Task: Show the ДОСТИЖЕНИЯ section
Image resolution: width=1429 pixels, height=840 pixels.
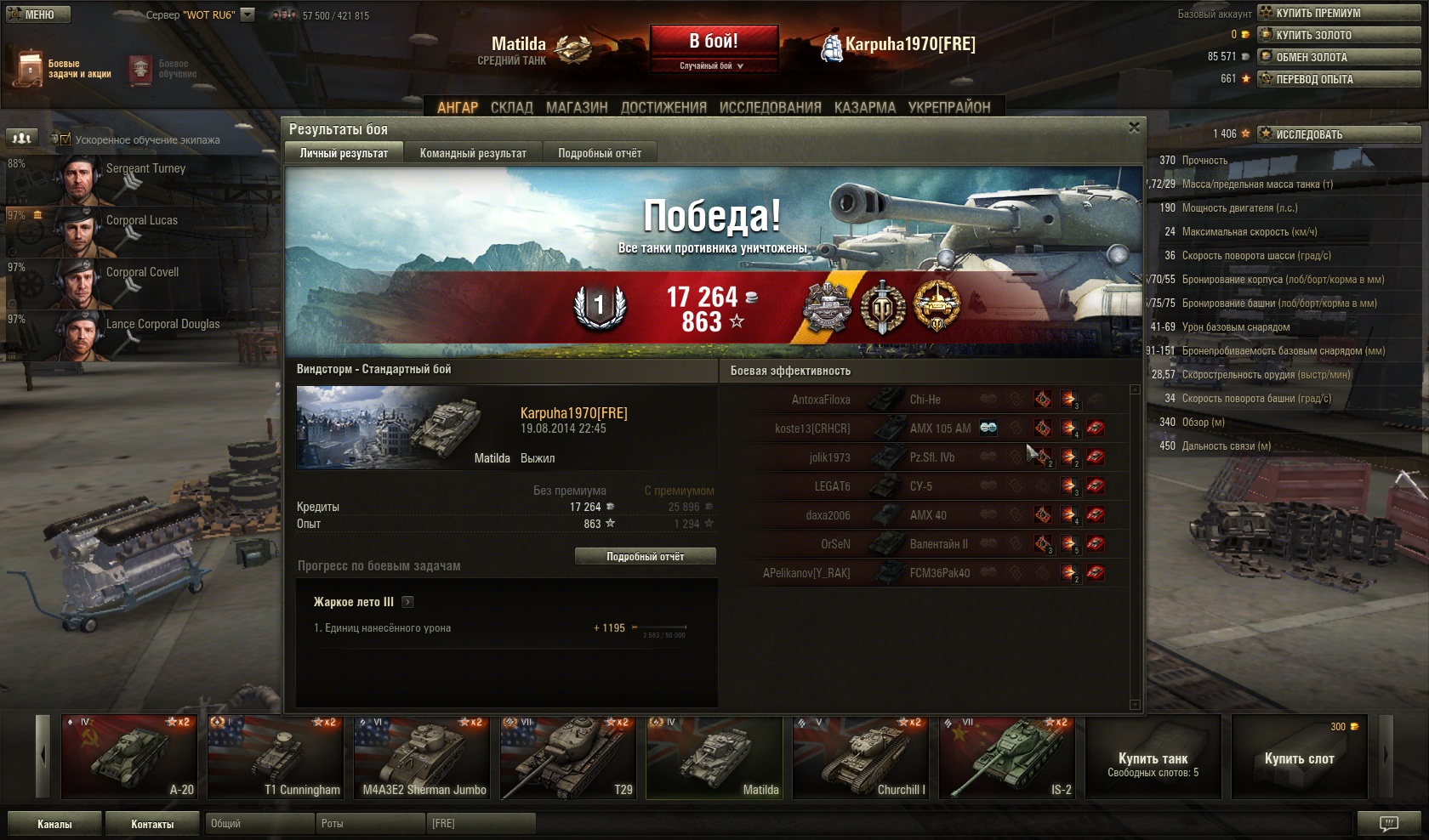Action: (663, 107)
